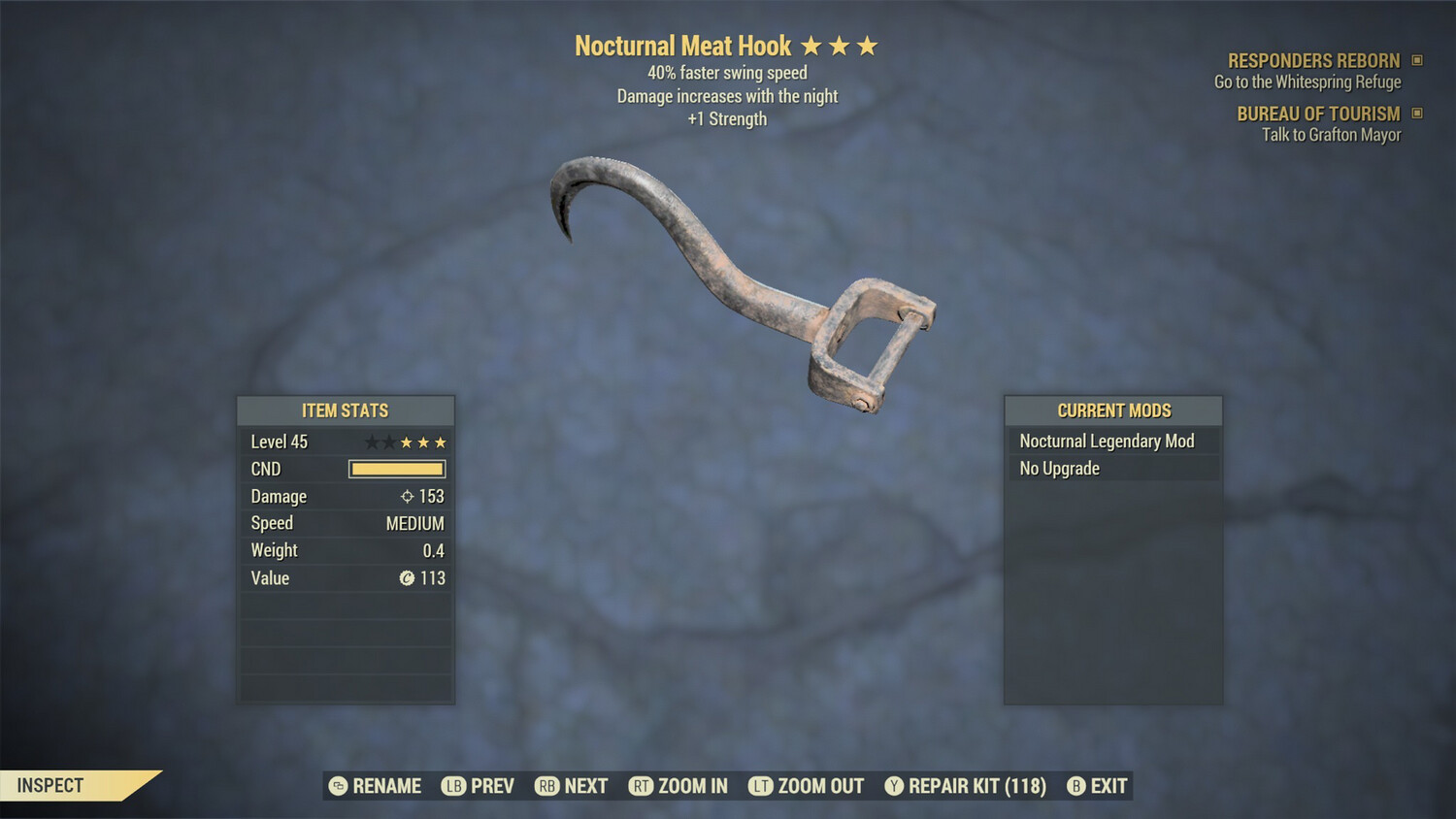Image resolution: width=1456 pixels, height=819 pixels.
Task: Click the Y button icon for repair kit
Action: click(x=895, y=786)
